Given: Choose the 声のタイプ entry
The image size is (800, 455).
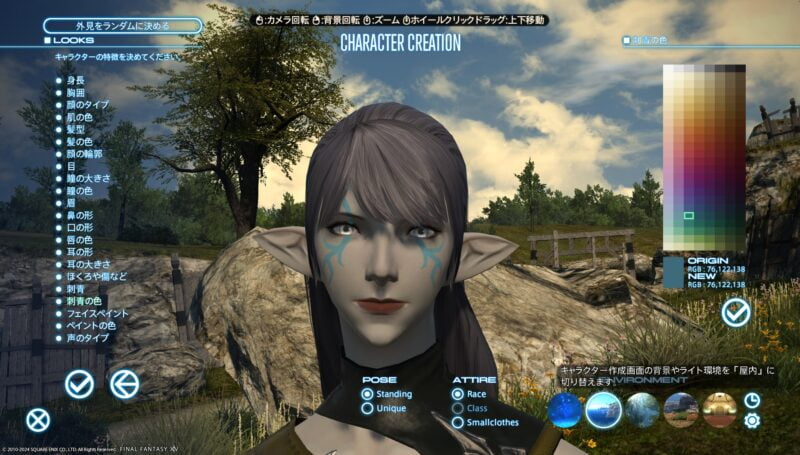Looking at the screenshot, I should click(87, 338).
